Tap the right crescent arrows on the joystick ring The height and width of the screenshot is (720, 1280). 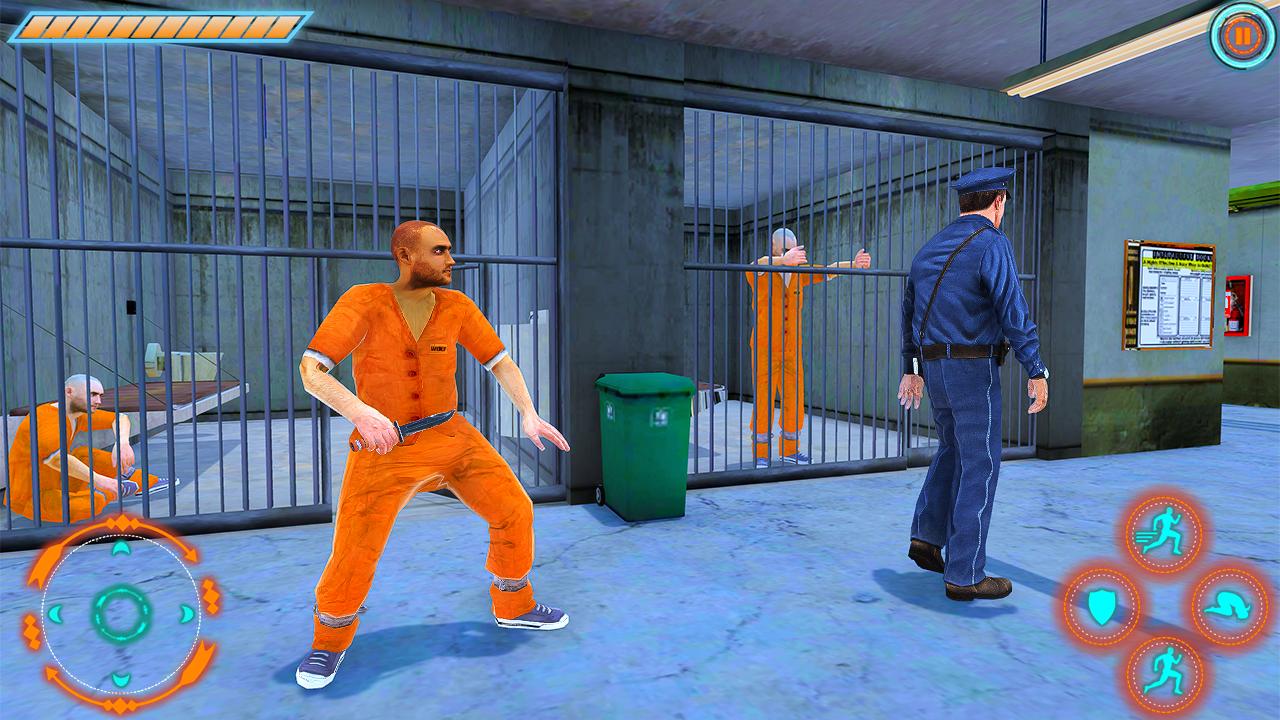tap(185, 613)
